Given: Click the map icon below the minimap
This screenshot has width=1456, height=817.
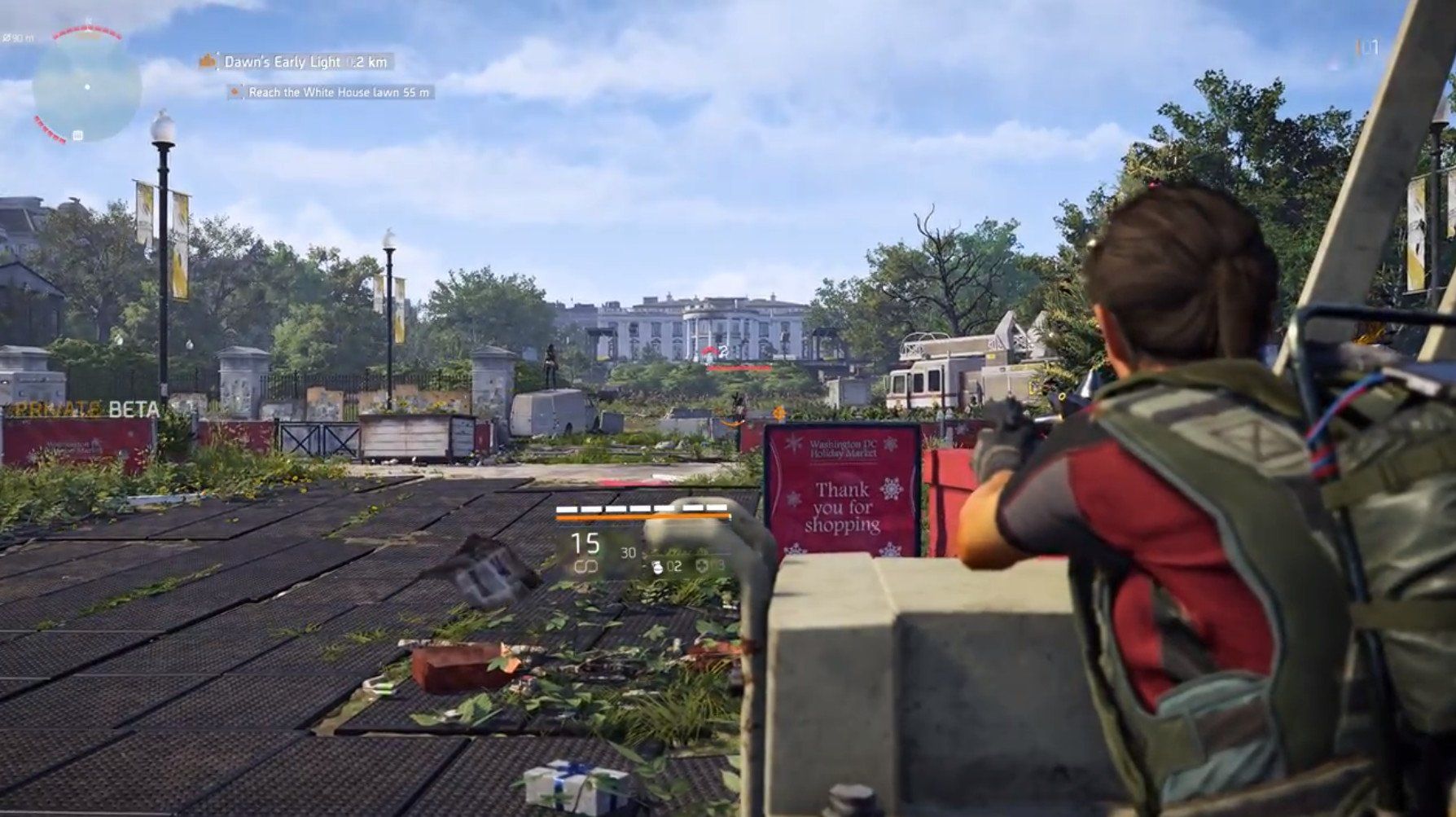Looking at the screenshot, I should coord(77,135).
